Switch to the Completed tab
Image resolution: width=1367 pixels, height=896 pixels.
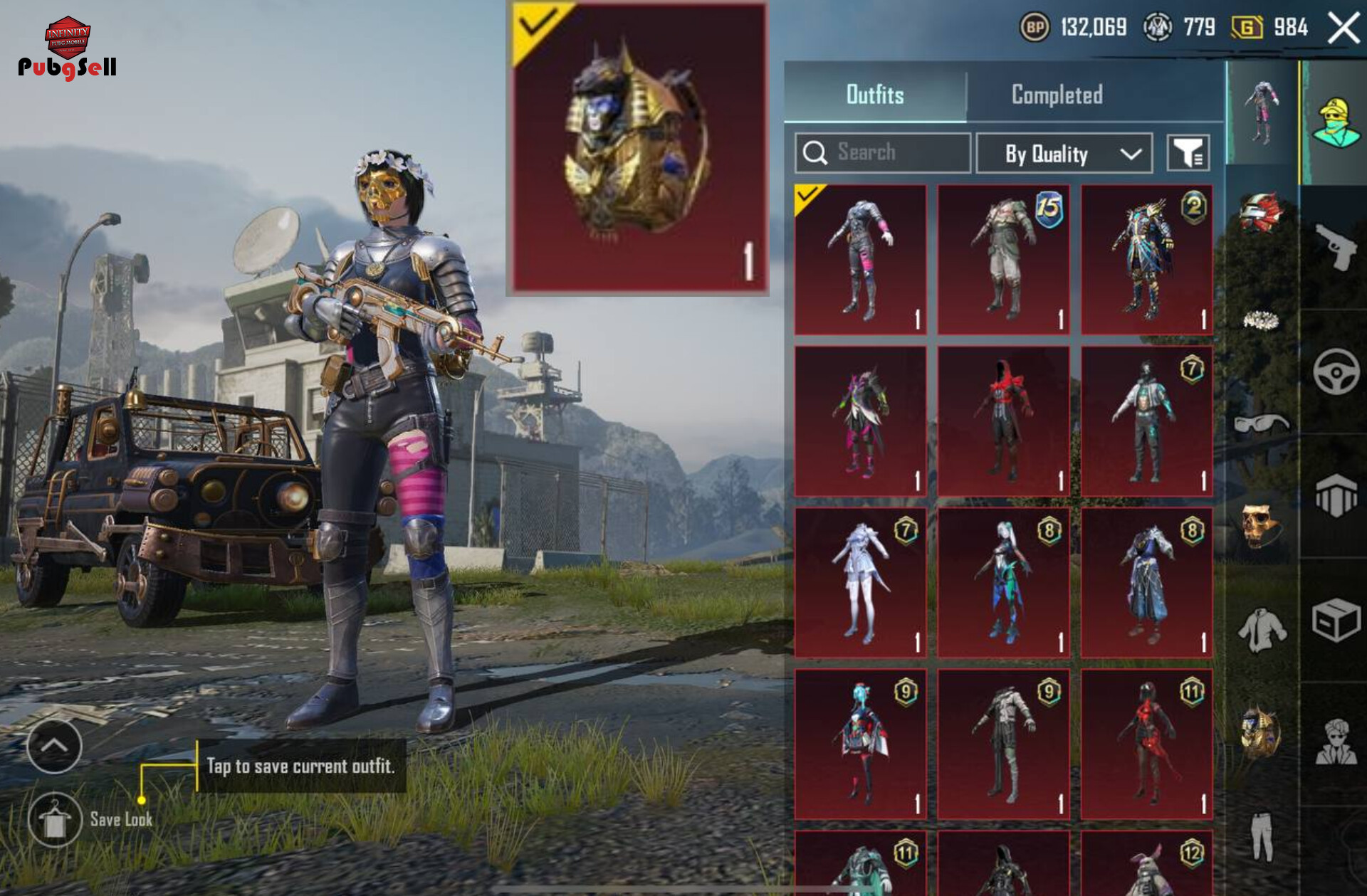click(x=1057, y=95)
